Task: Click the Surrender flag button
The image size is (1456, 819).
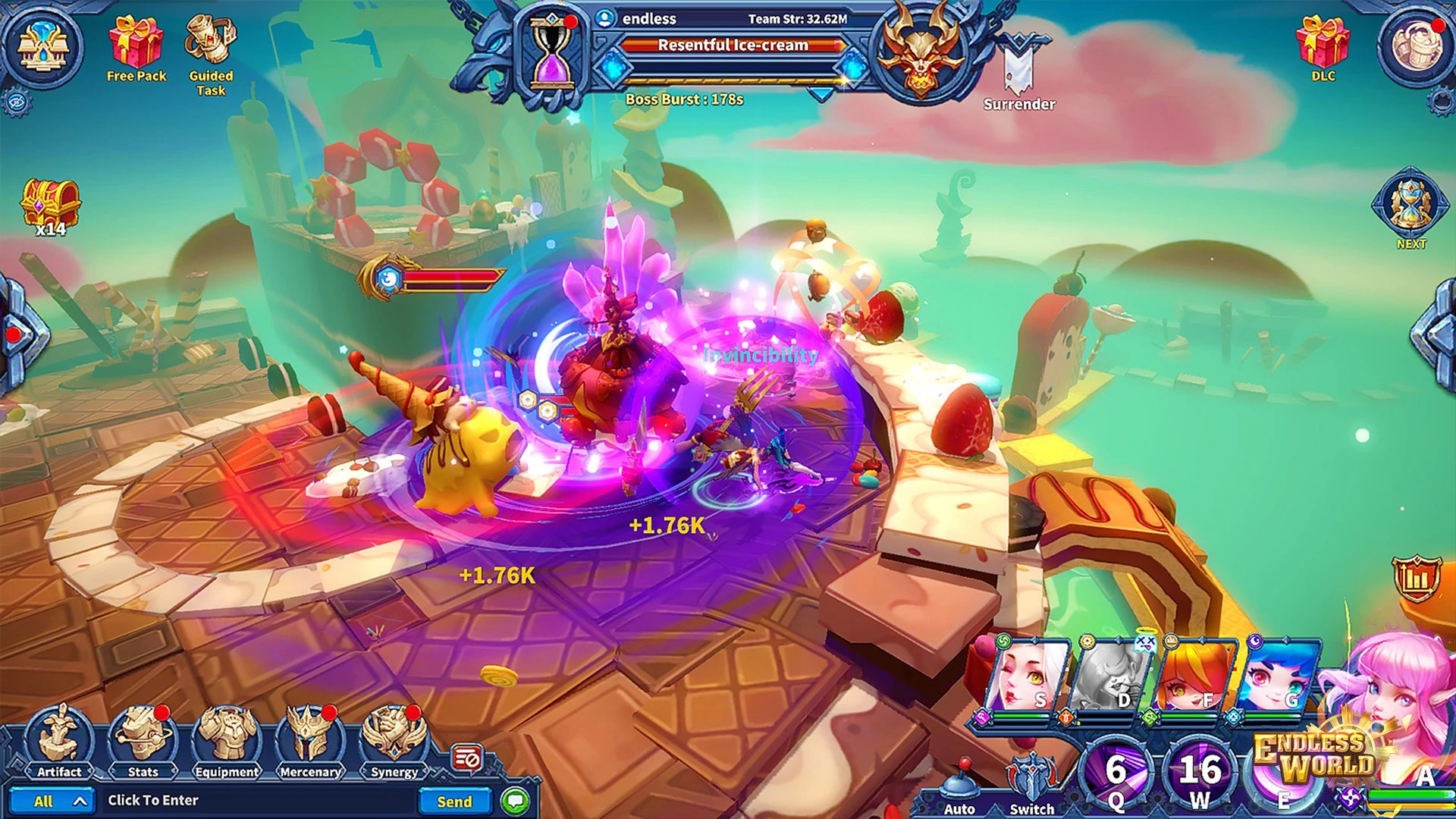Action: (1019, 70)
